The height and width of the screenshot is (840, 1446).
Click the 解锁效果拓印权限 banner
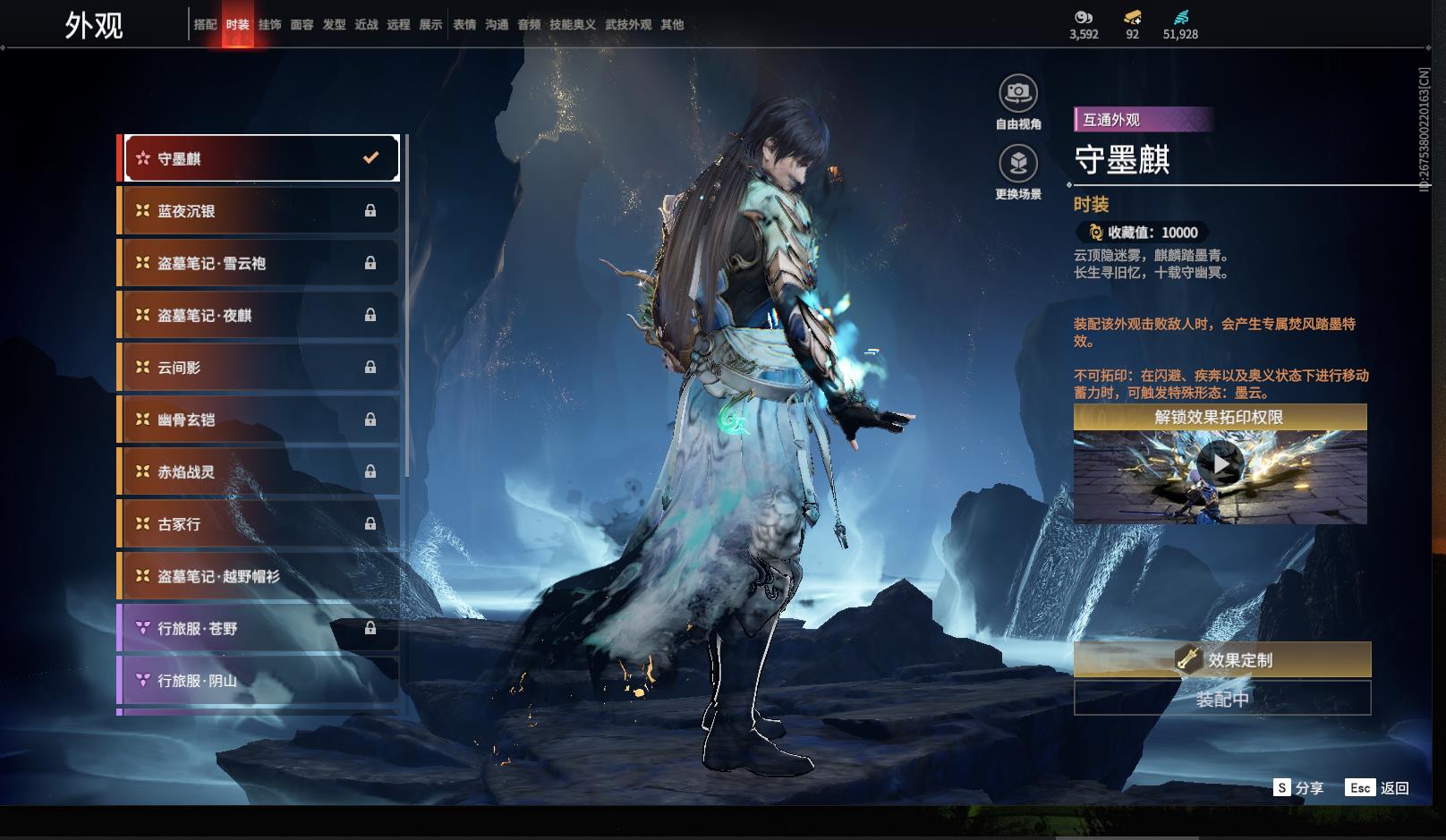pyautogui.click(x=1220, y=417)
